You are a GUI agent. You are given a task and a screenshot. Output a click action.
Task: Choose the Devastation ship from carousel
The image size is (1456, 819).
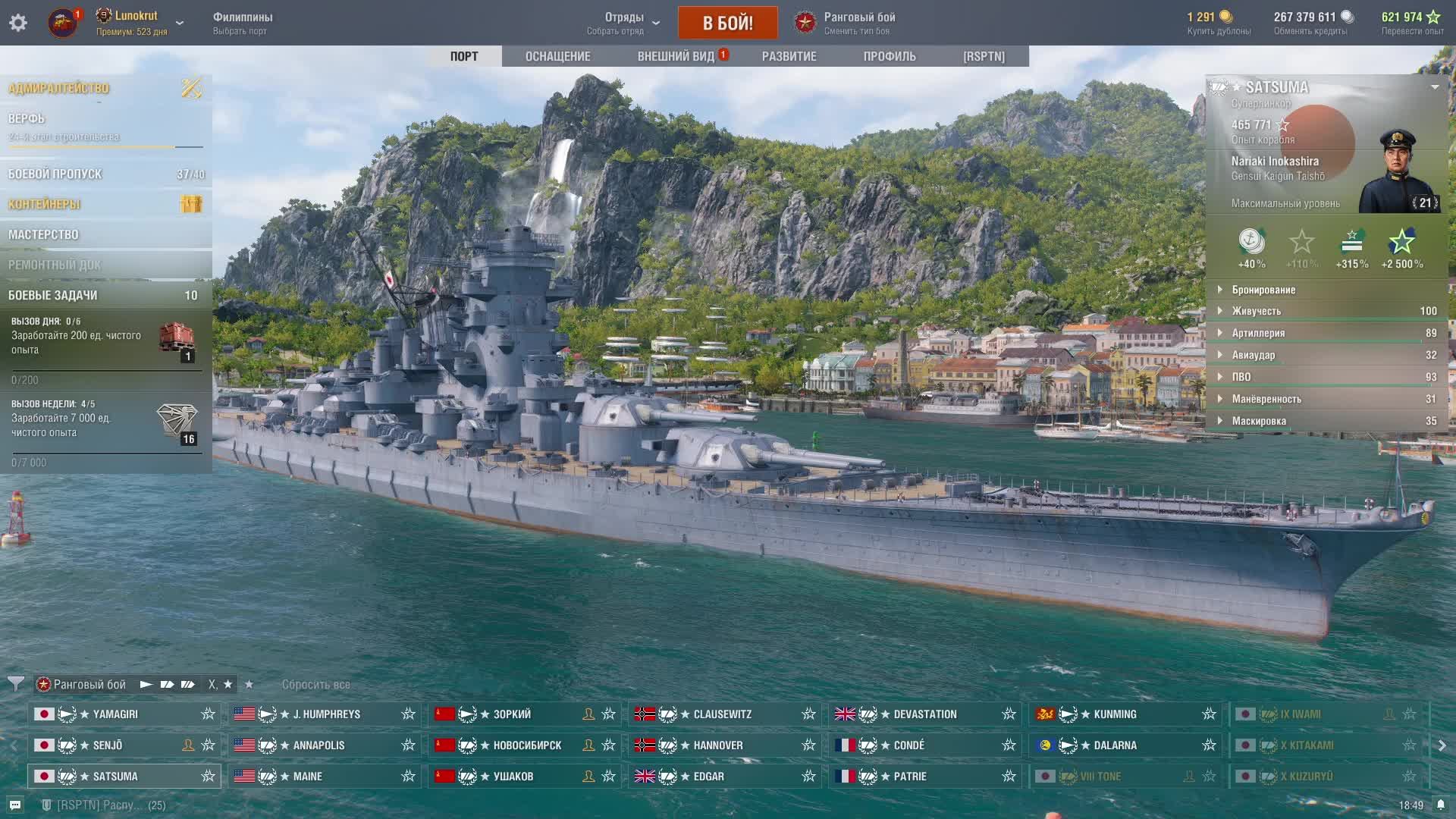[924, 714]
